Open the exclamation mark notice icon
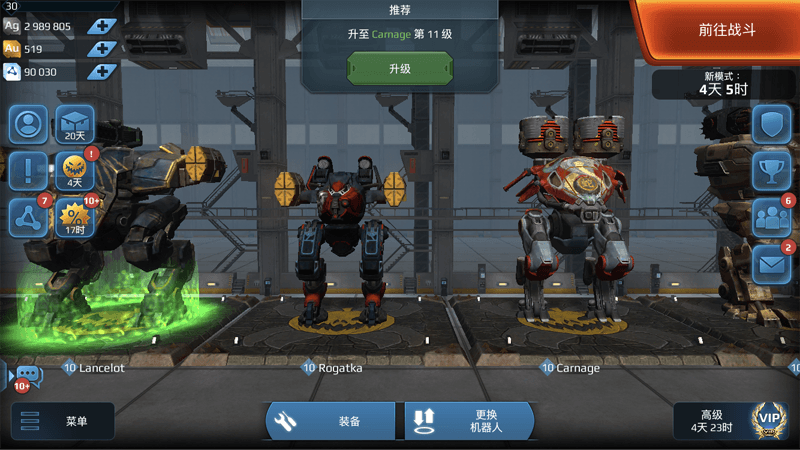800x450 pixels. (28, 171)
